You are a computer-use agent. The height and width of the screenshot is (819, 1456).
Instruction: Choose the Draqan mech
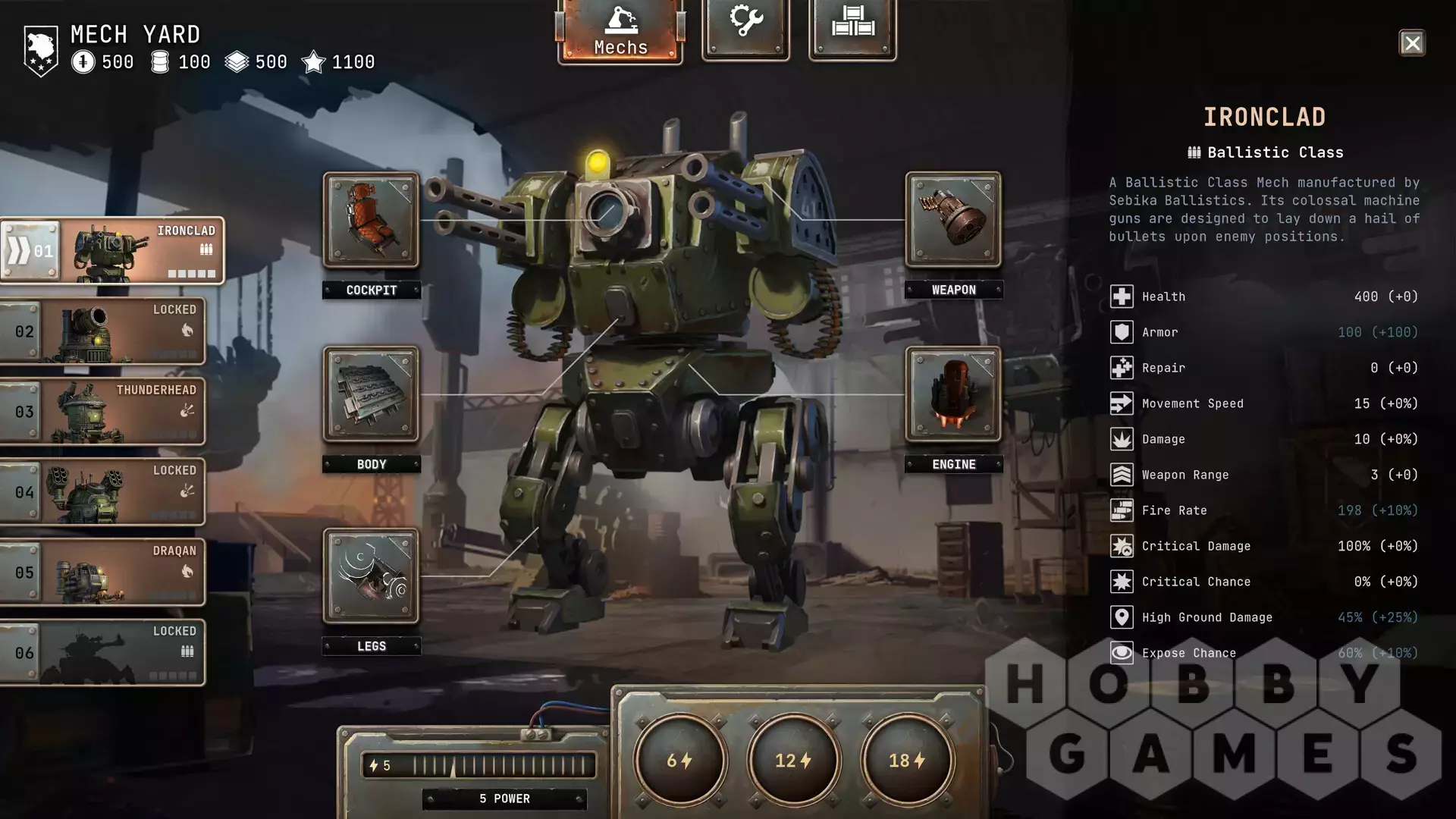coord(102,573)
